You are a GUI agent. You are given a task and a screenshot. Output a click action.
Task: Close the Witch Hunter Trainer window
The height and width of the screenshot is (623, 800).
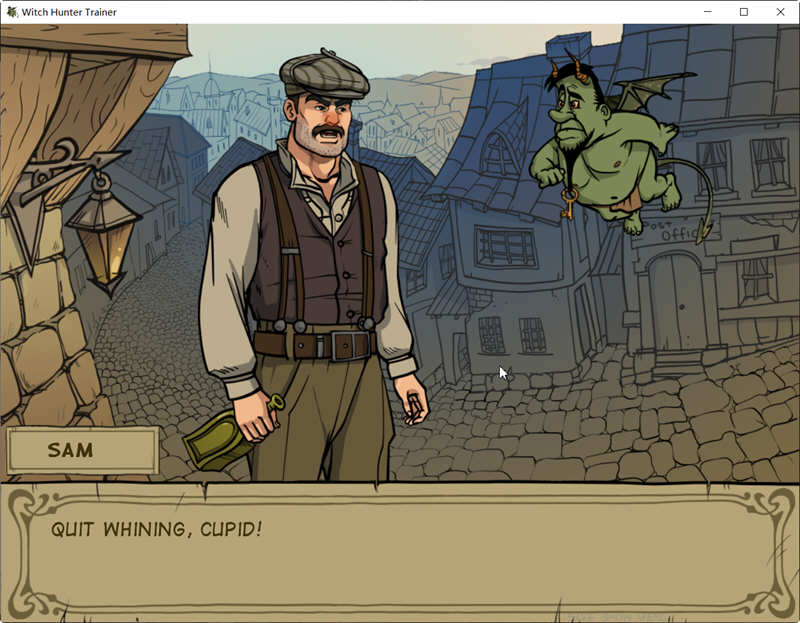pyautogui.click(x=780, y=12)
